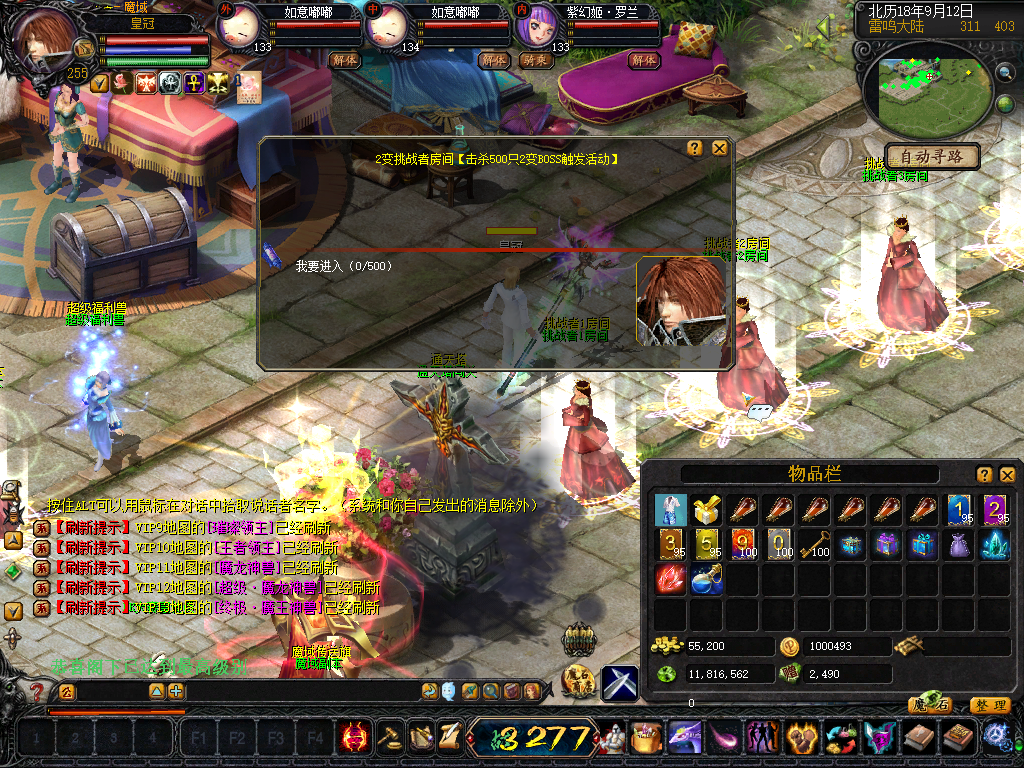
Task: Select the purple number 2 card item
Action: [994, 511]
